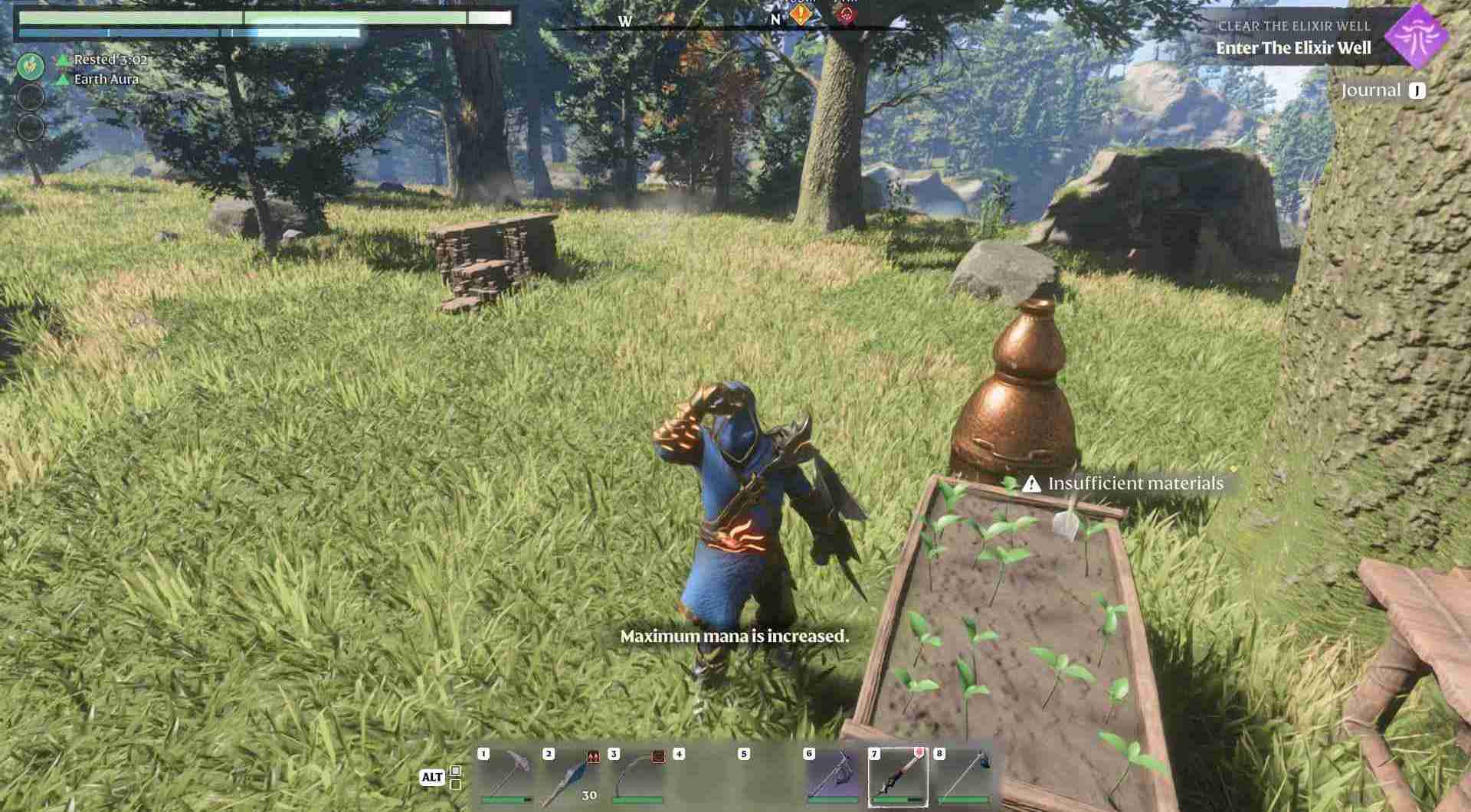The image size is (1471, 812).
Task: Toggle the ALT secondary hotbar indicator
Action: (434, 777)
